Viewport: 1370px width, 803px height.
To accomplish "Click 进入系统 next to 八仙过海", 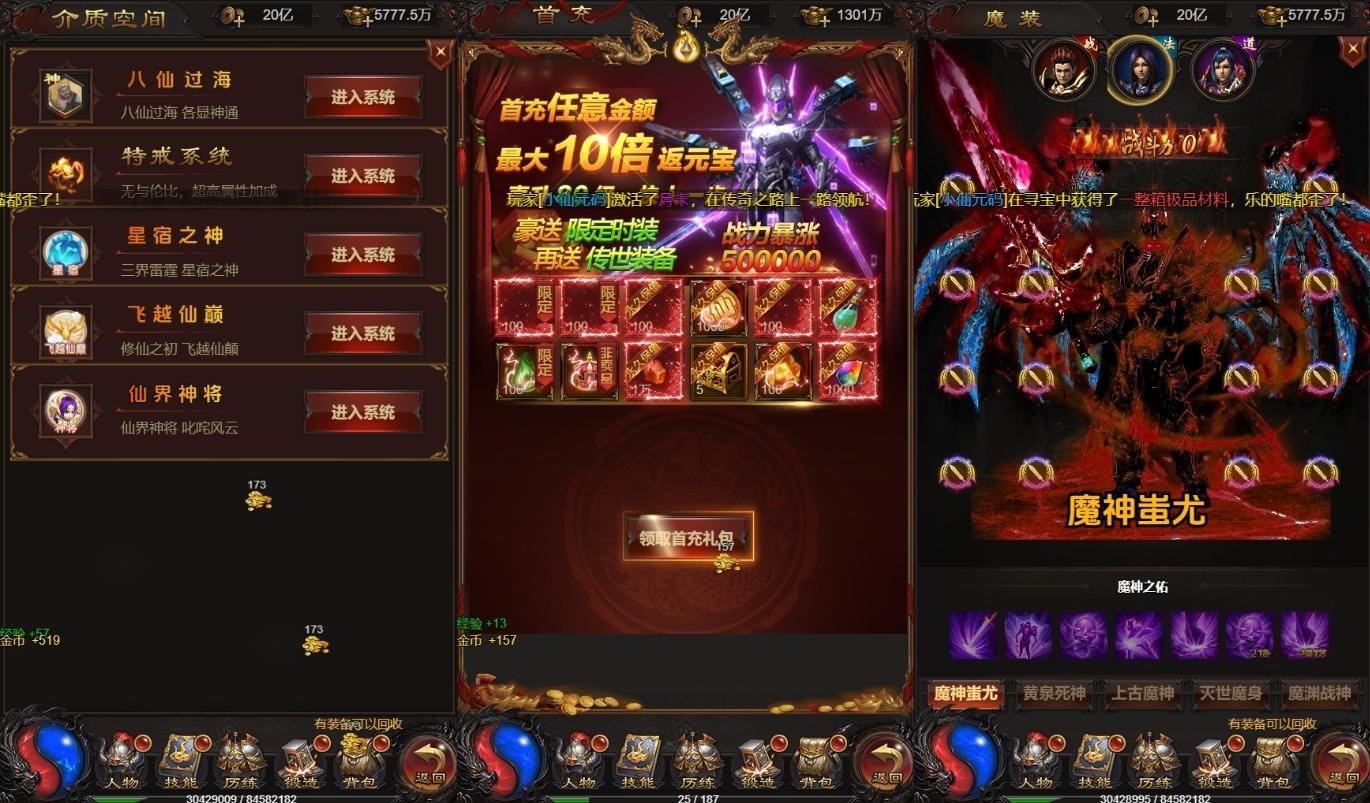I will pos(364,95).
